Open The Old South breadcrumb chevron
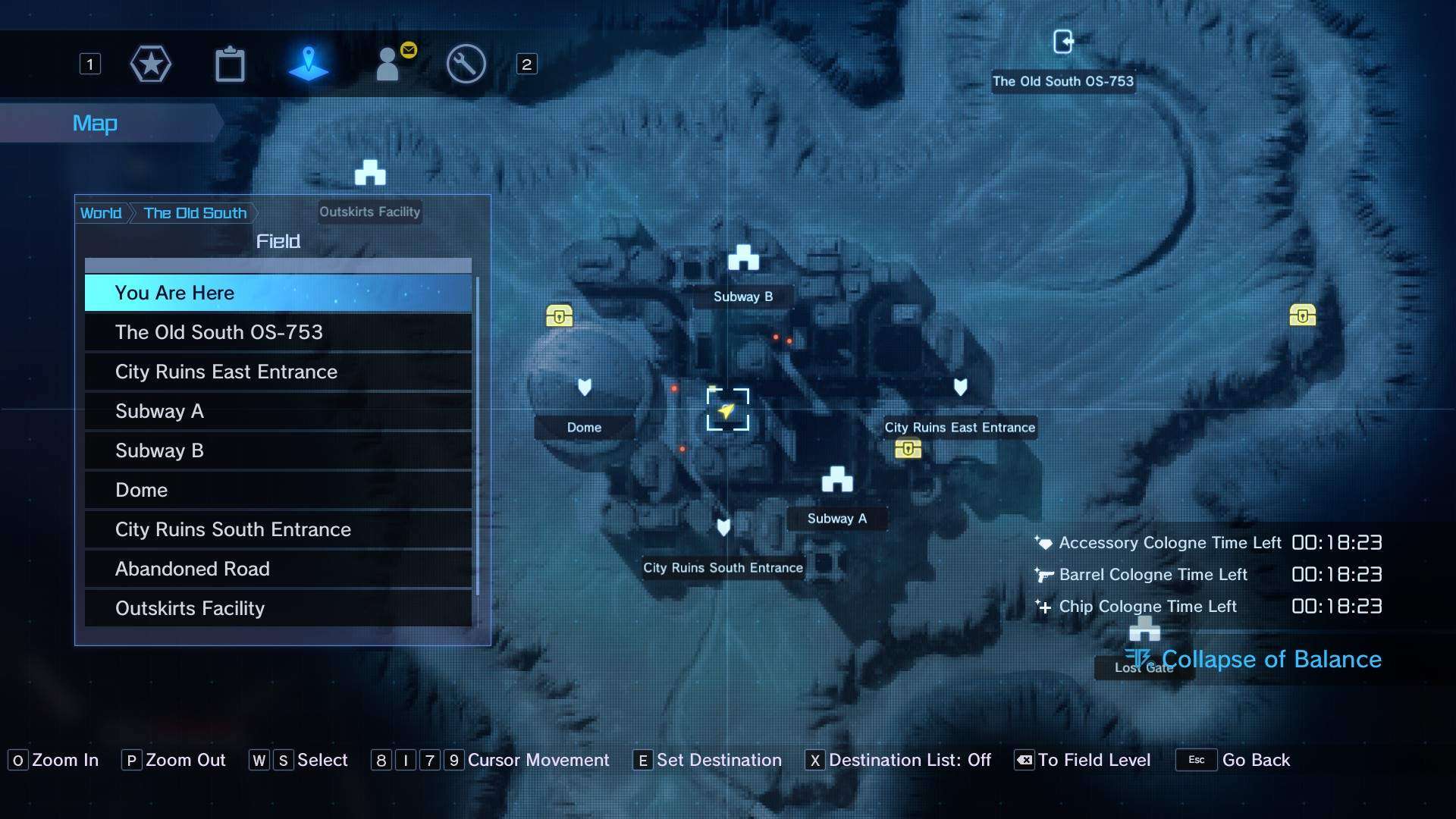 194,213
